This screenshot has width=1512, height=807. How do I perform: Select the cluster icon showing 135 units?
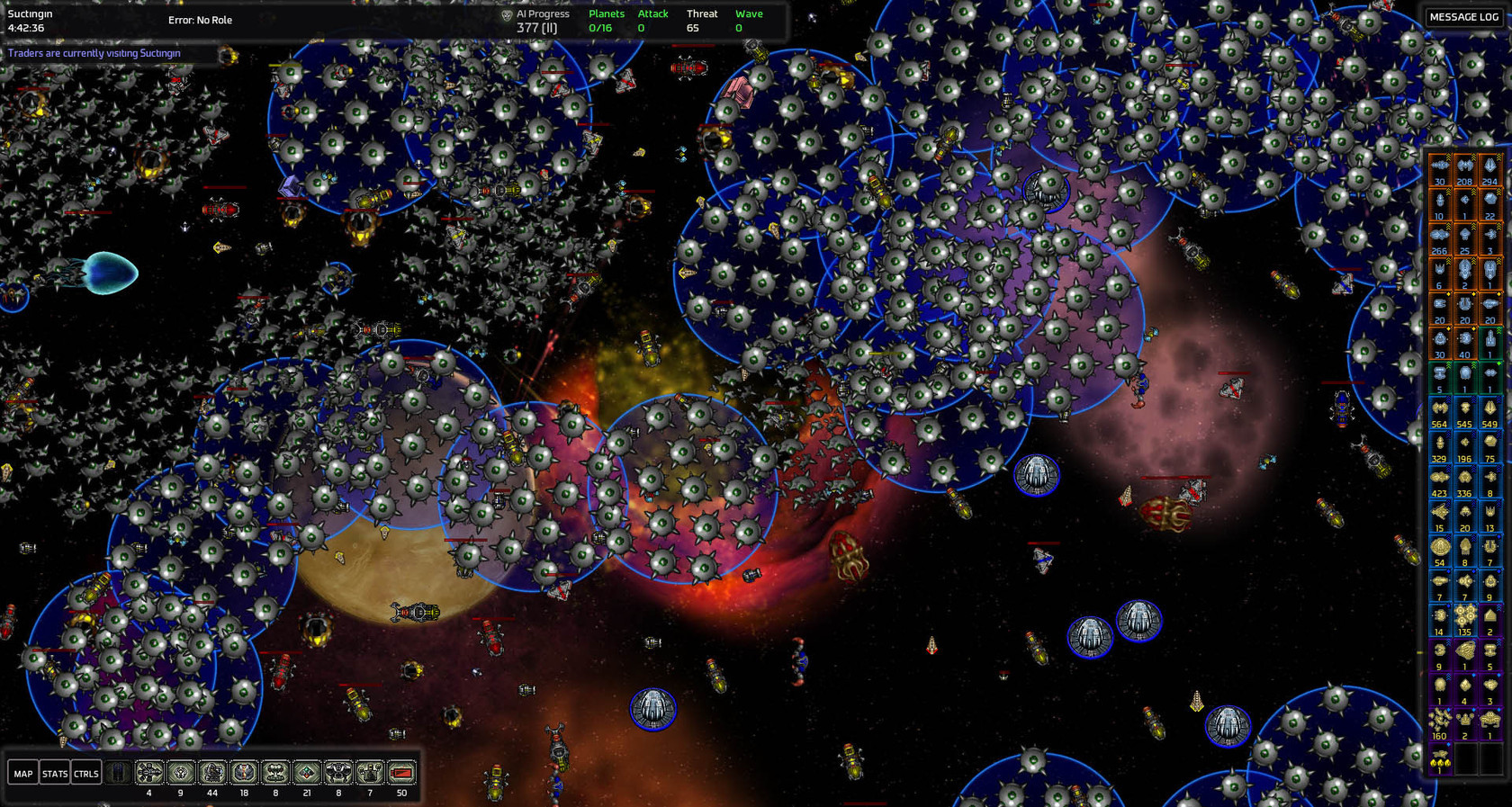pyautogui.click(x=1465, y=619)
